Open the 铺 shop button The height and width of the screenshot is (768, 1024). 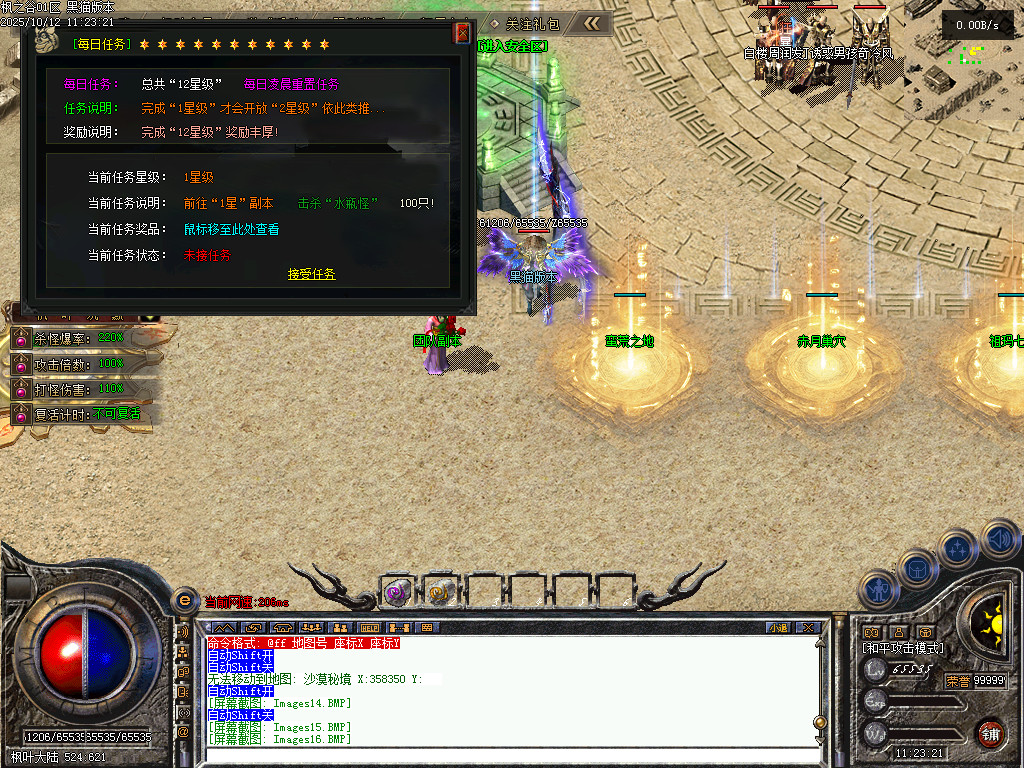(990, 732)
